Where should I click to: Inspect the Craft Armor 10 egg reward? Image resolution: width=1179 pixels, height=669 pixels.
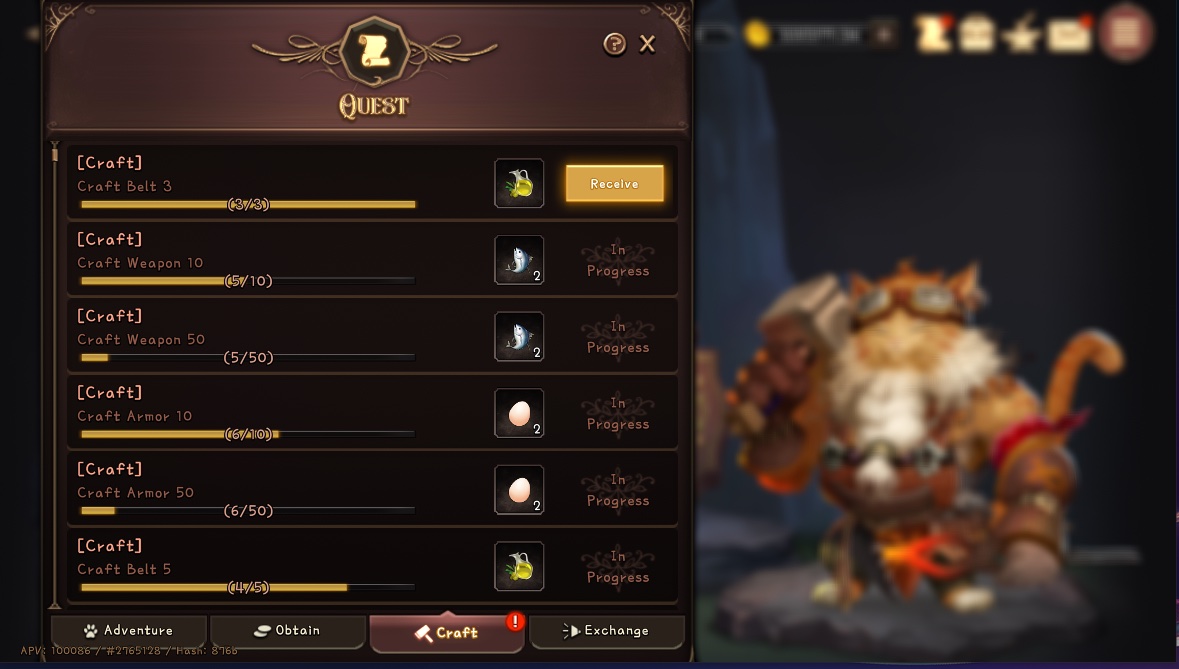[x=519, y=413]
